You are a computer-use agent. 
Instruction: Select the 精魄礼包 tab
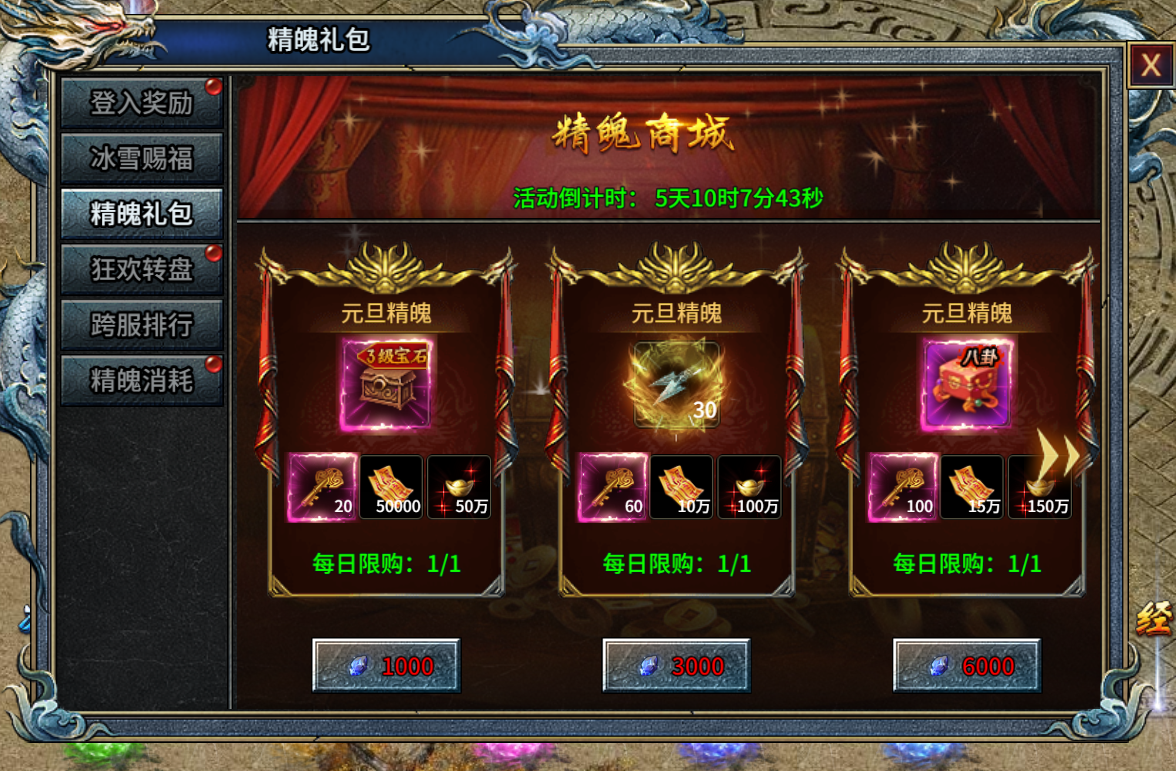141,213
